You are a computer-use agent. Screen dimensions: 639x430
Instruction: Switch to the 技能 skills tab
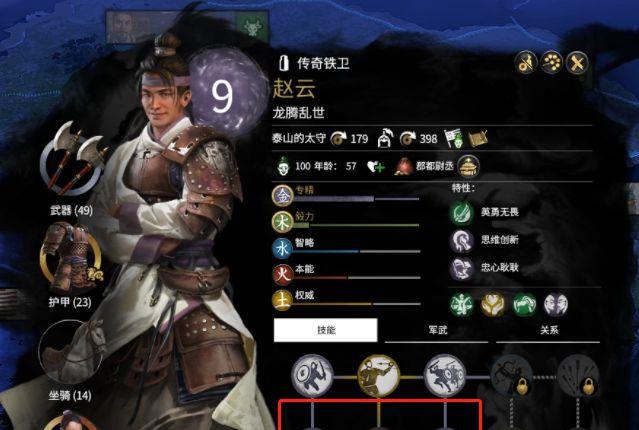(326, 330)
